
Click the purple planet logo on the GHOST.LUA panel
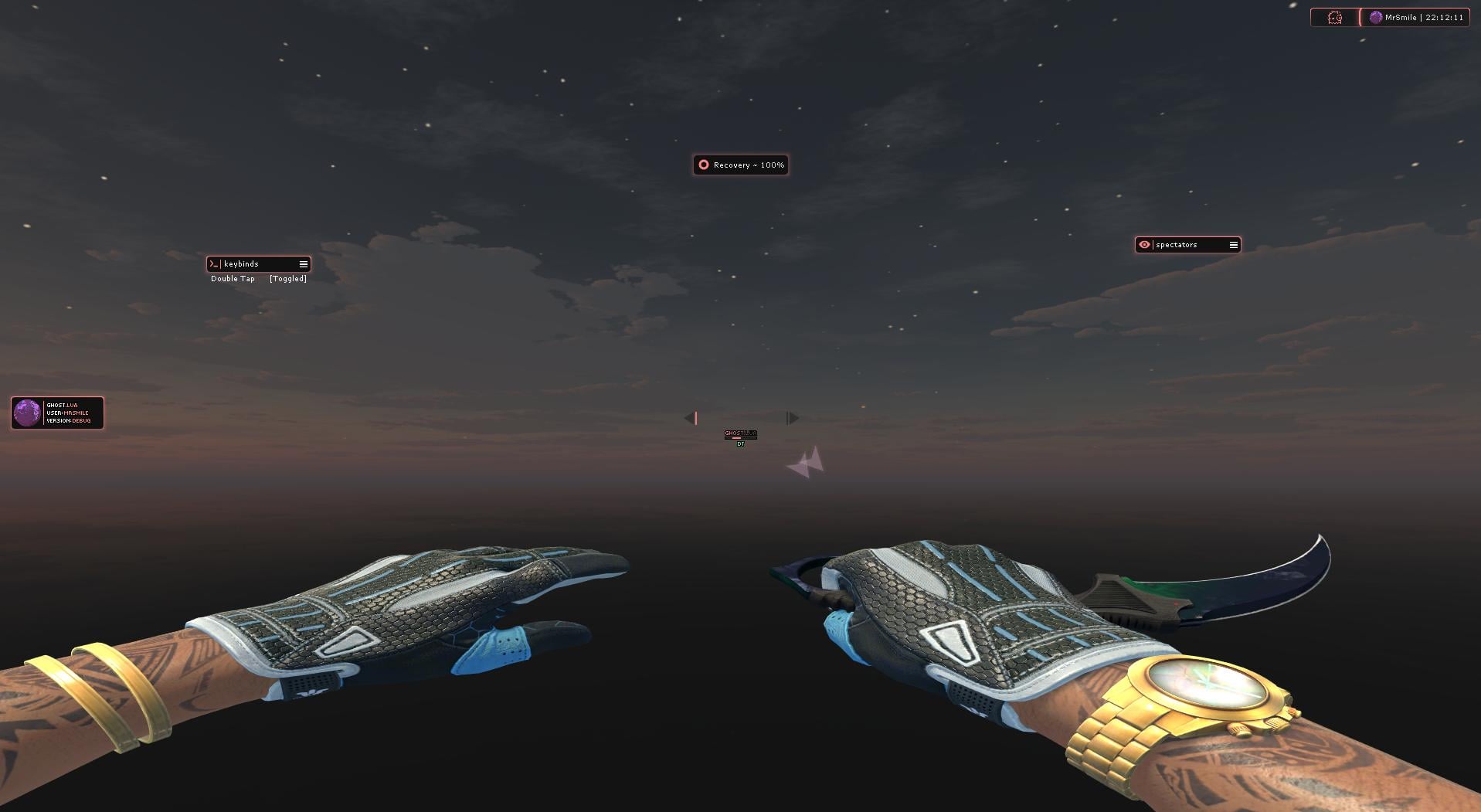(28, 413)
